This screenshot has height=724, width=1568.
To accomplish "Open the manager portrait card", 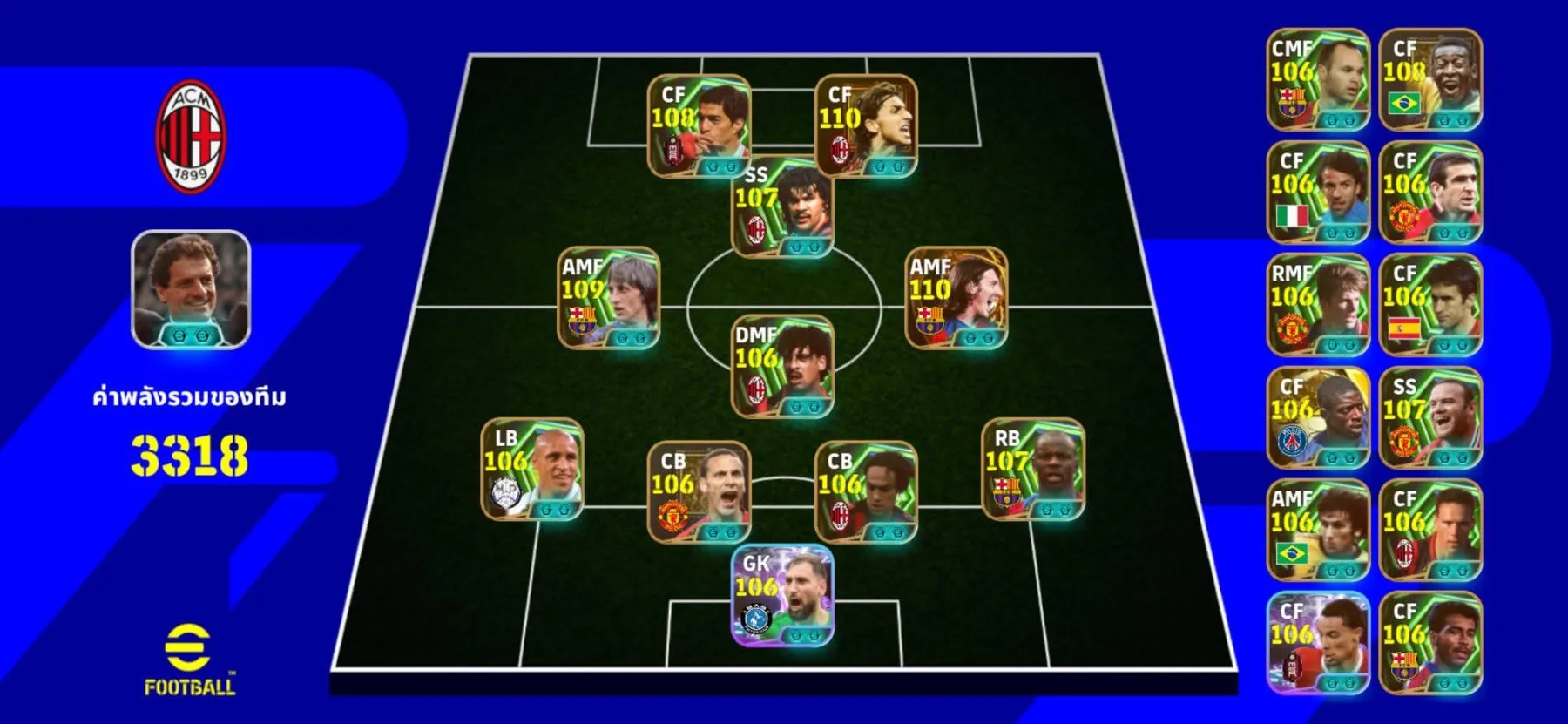I will pyautogui.click(x=191, y=289).
